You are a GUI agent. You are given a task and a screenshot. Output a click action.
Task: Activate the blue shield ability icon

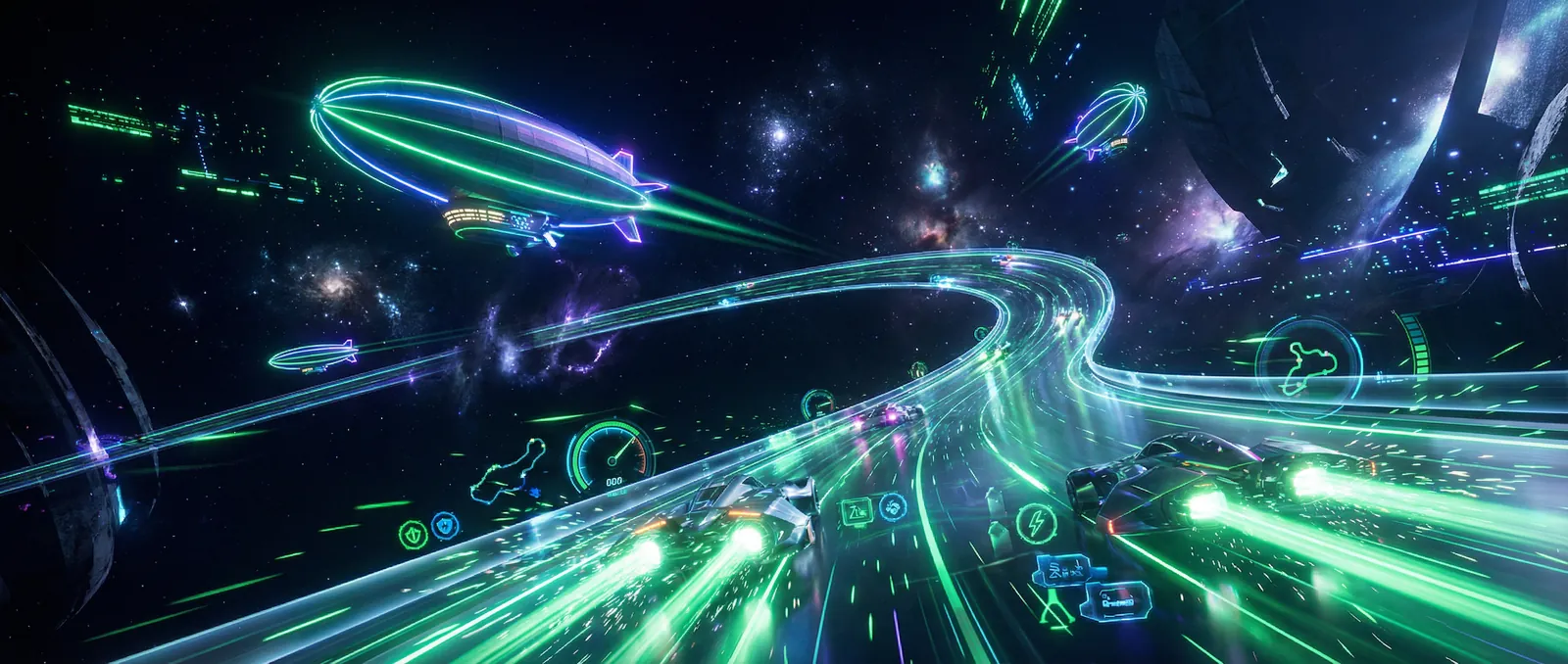point(446,526)
